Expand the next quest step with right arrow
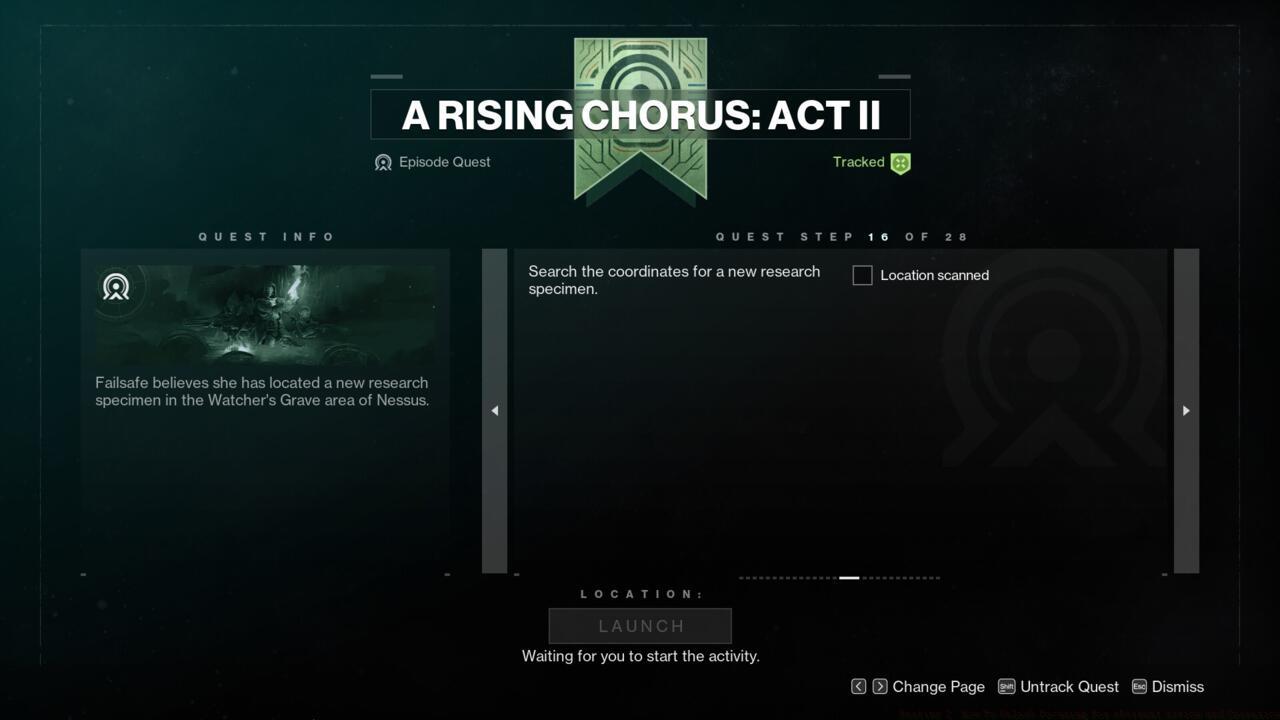 1185,410
